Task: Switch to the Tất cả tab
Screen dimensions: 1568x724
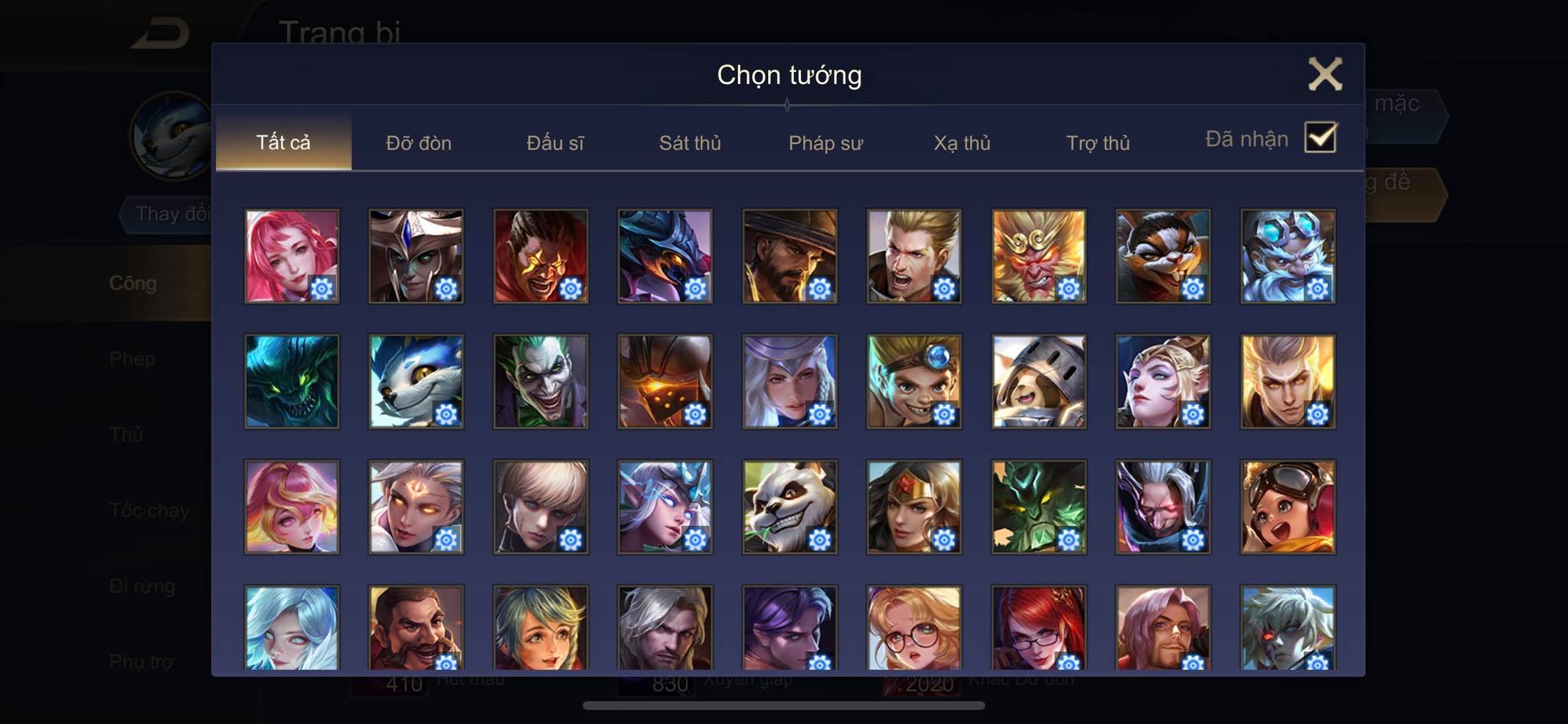Action: [x=283, y=142]
